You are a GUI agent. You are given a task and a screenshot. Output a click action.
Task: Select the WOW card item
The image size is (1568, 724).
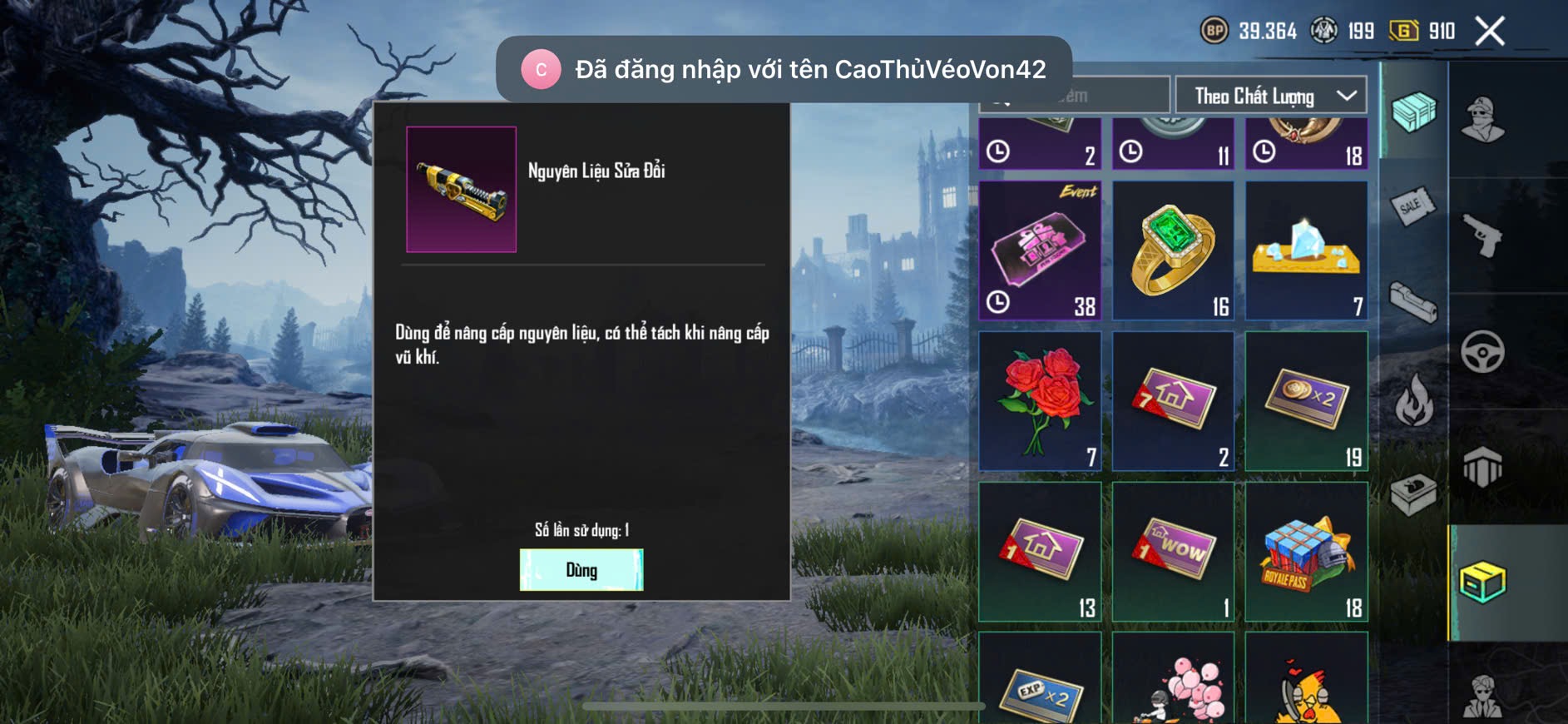pos(1173,552)
